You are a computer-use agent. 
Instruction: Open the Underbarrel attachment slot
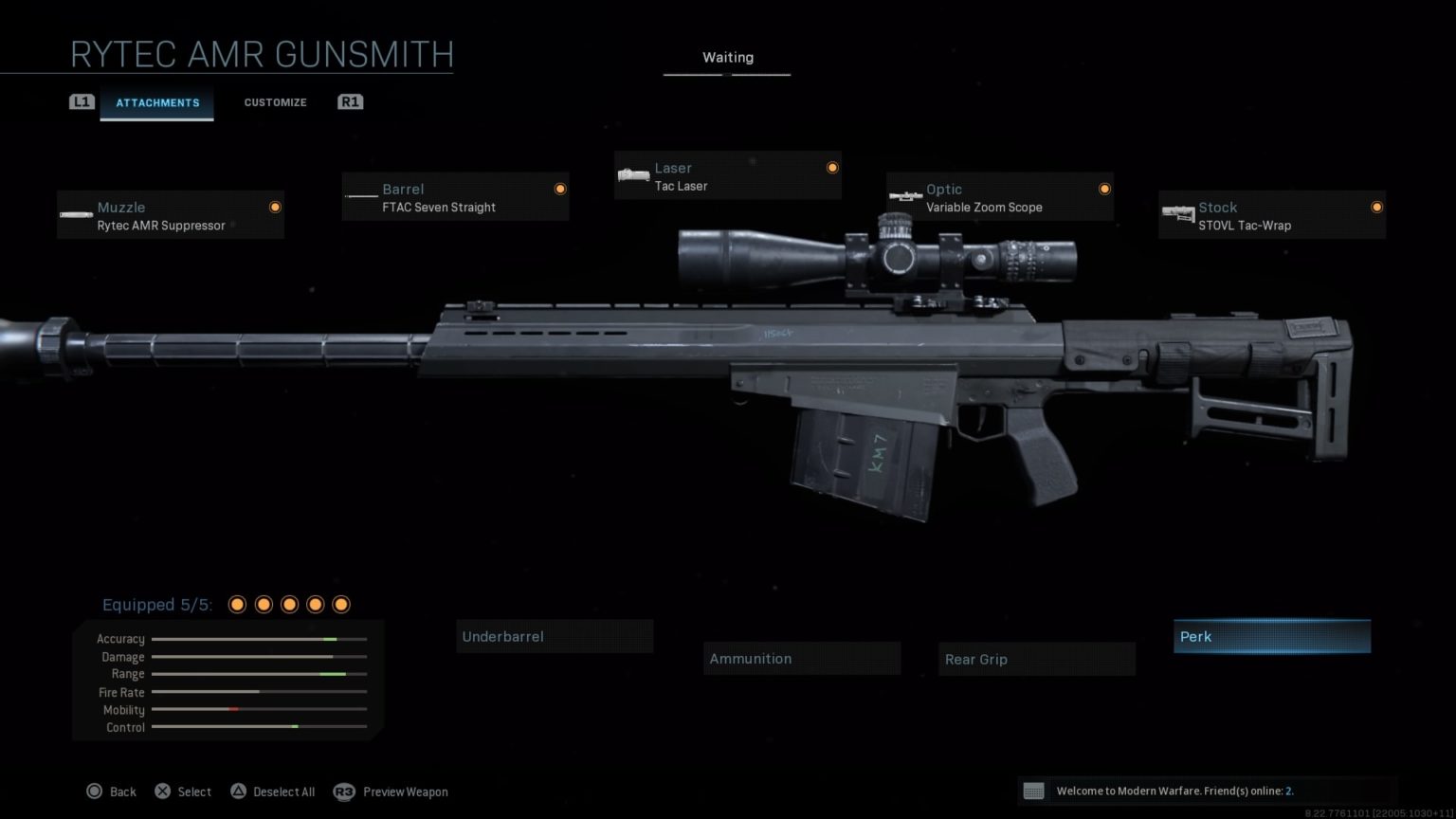pyautogui.click(x=555, y=636)
